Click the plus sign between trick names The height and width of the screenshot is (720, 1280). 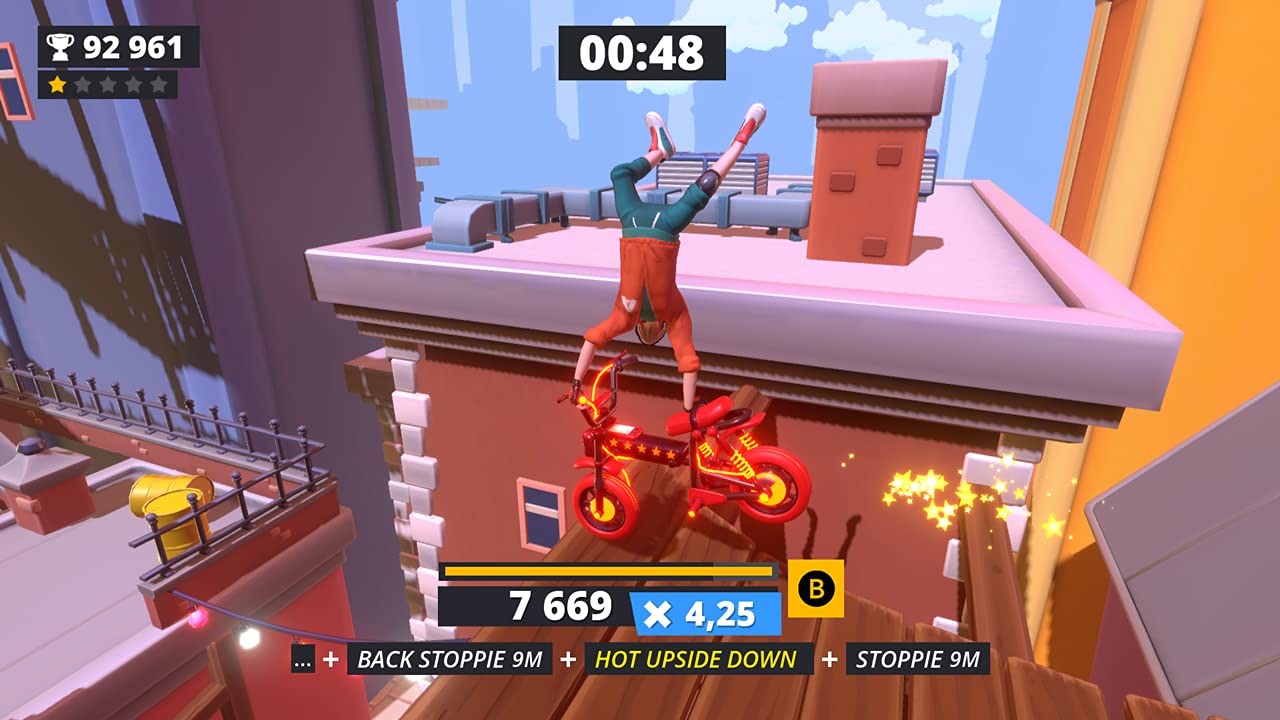point(566,660)
